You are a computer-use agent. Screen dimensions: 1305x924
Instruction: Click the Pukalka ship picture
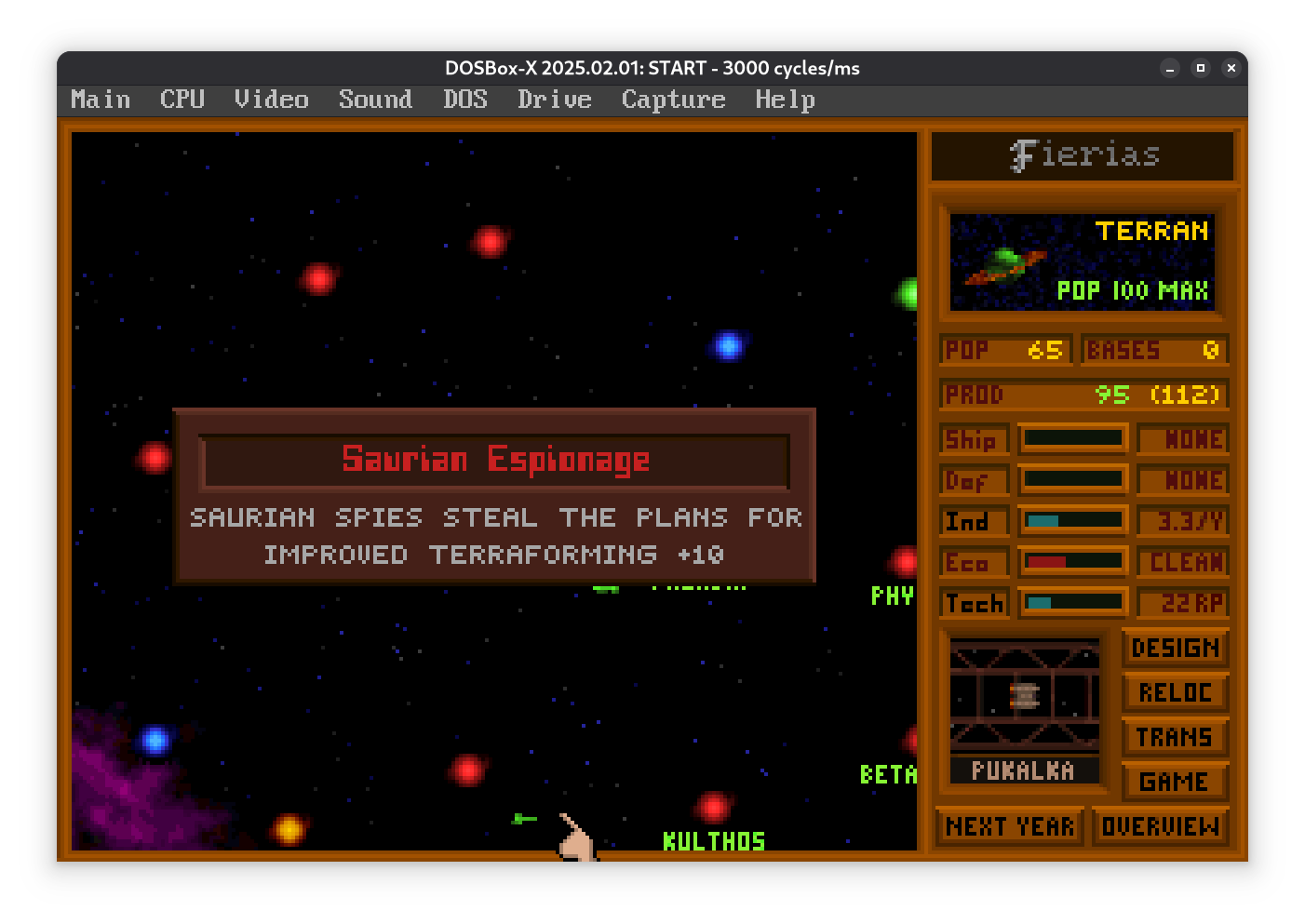tap(1024, 695)
